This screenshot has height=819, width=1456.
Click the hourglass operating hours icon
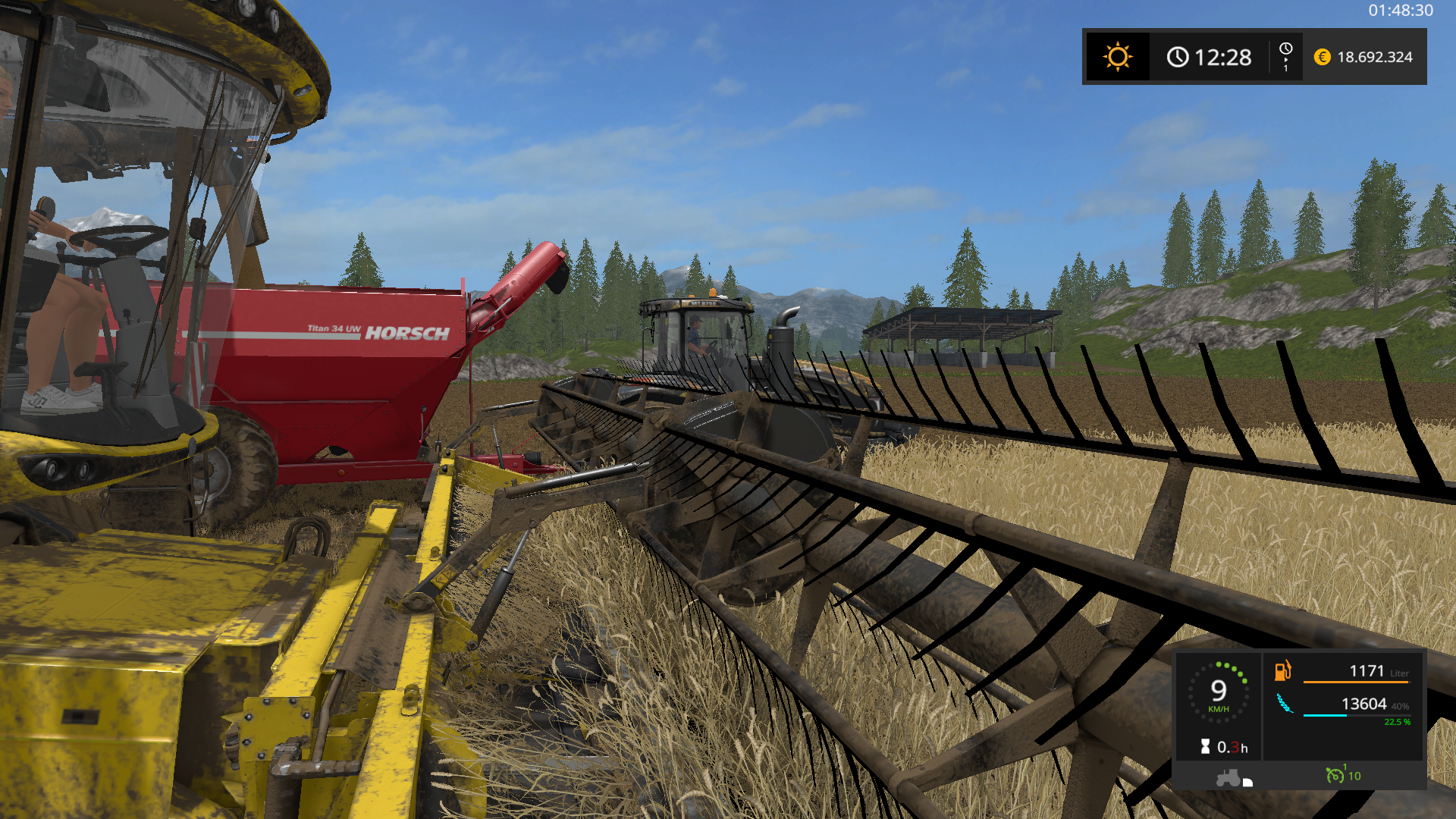[1205, 747]
